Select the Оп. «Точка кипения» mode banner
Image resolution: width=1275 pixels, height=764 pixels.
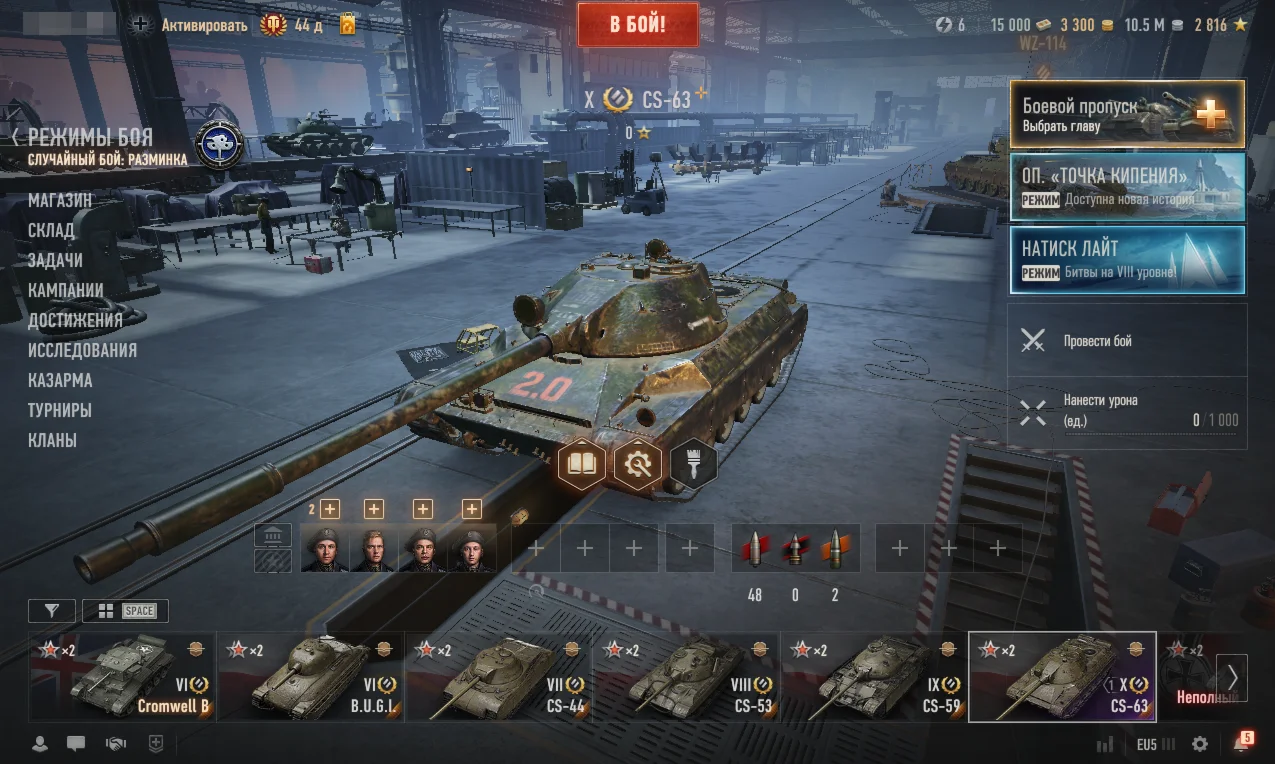[1127, 187]
